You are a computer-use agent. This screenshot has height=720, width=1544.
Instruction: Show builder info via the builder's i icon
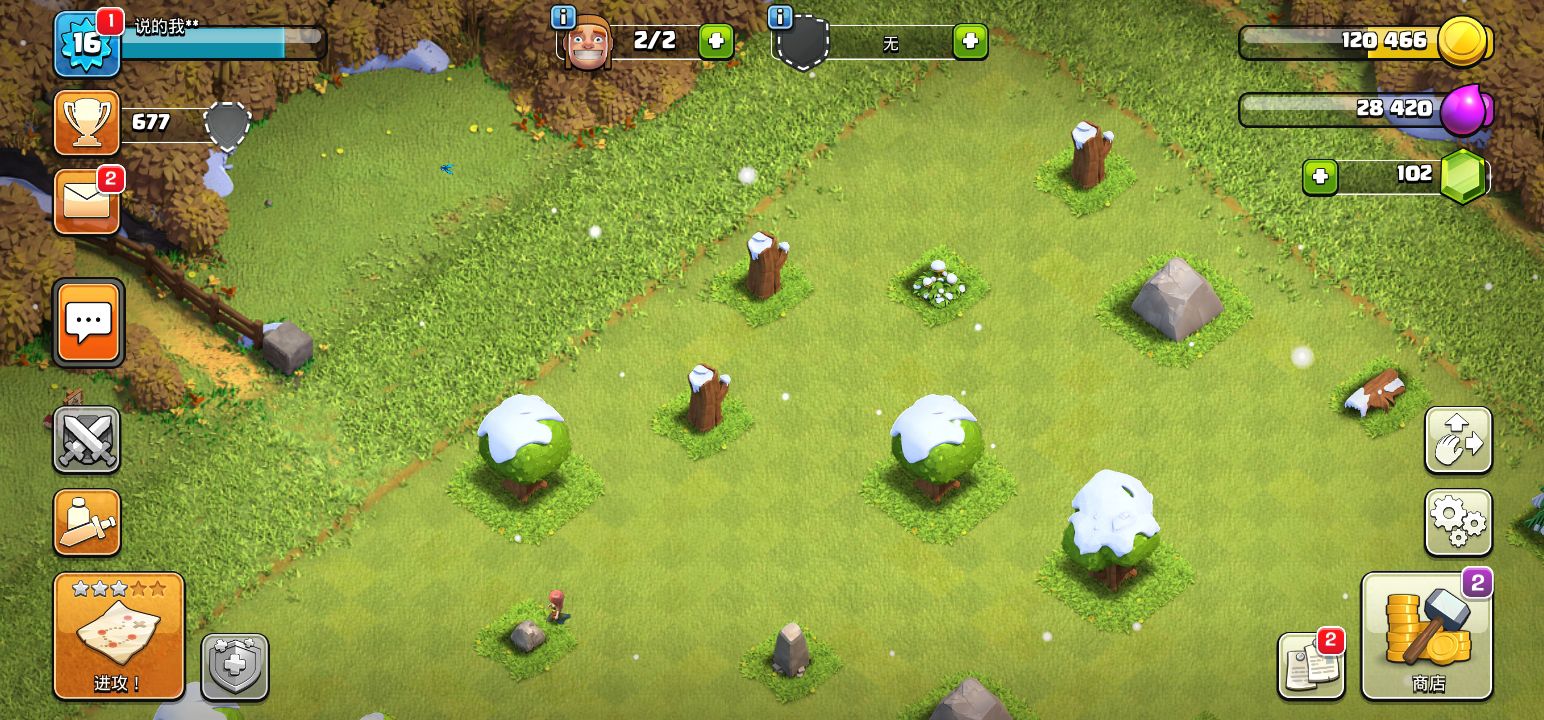pos(564,17)
